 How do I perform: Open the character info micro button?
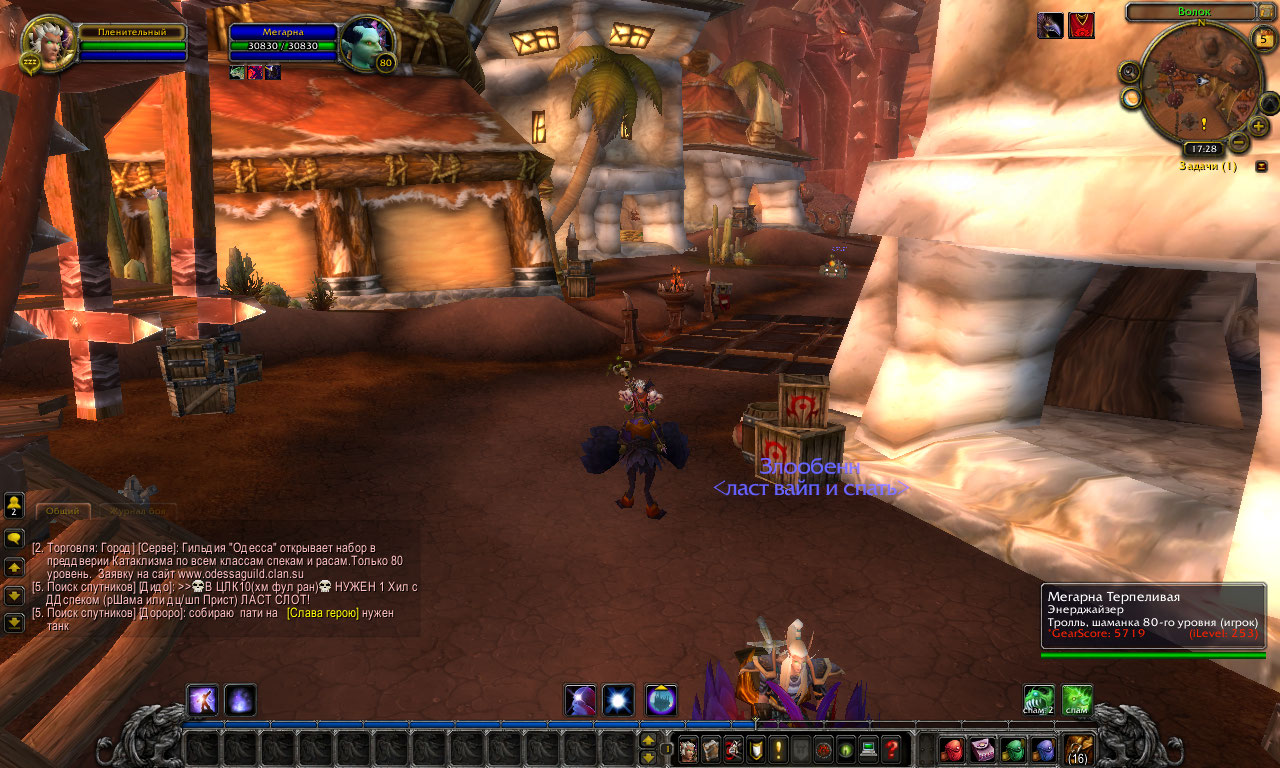(x=688, y=749)
